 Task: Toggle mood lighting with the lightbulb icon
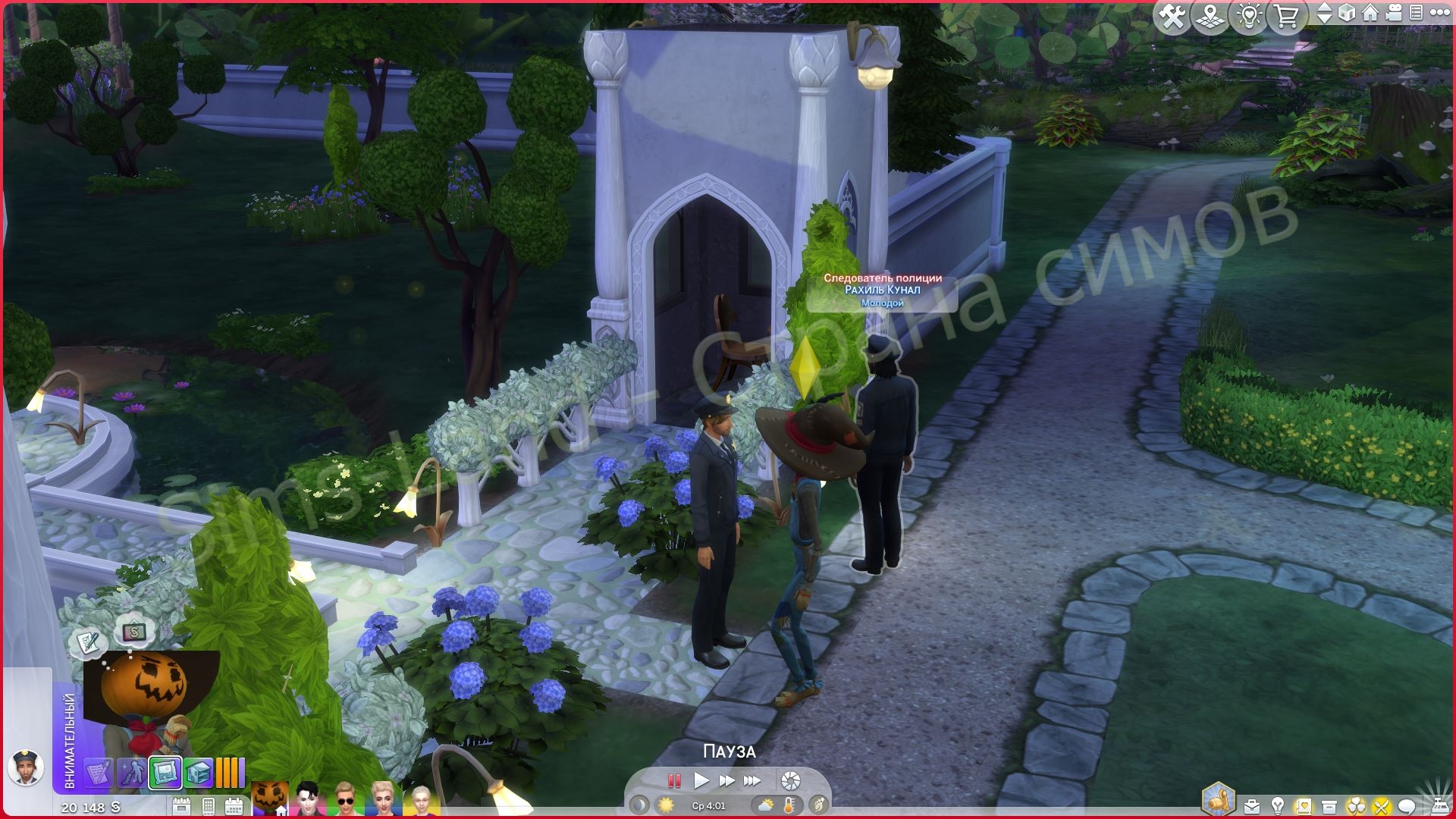[x=1248, y=14]
